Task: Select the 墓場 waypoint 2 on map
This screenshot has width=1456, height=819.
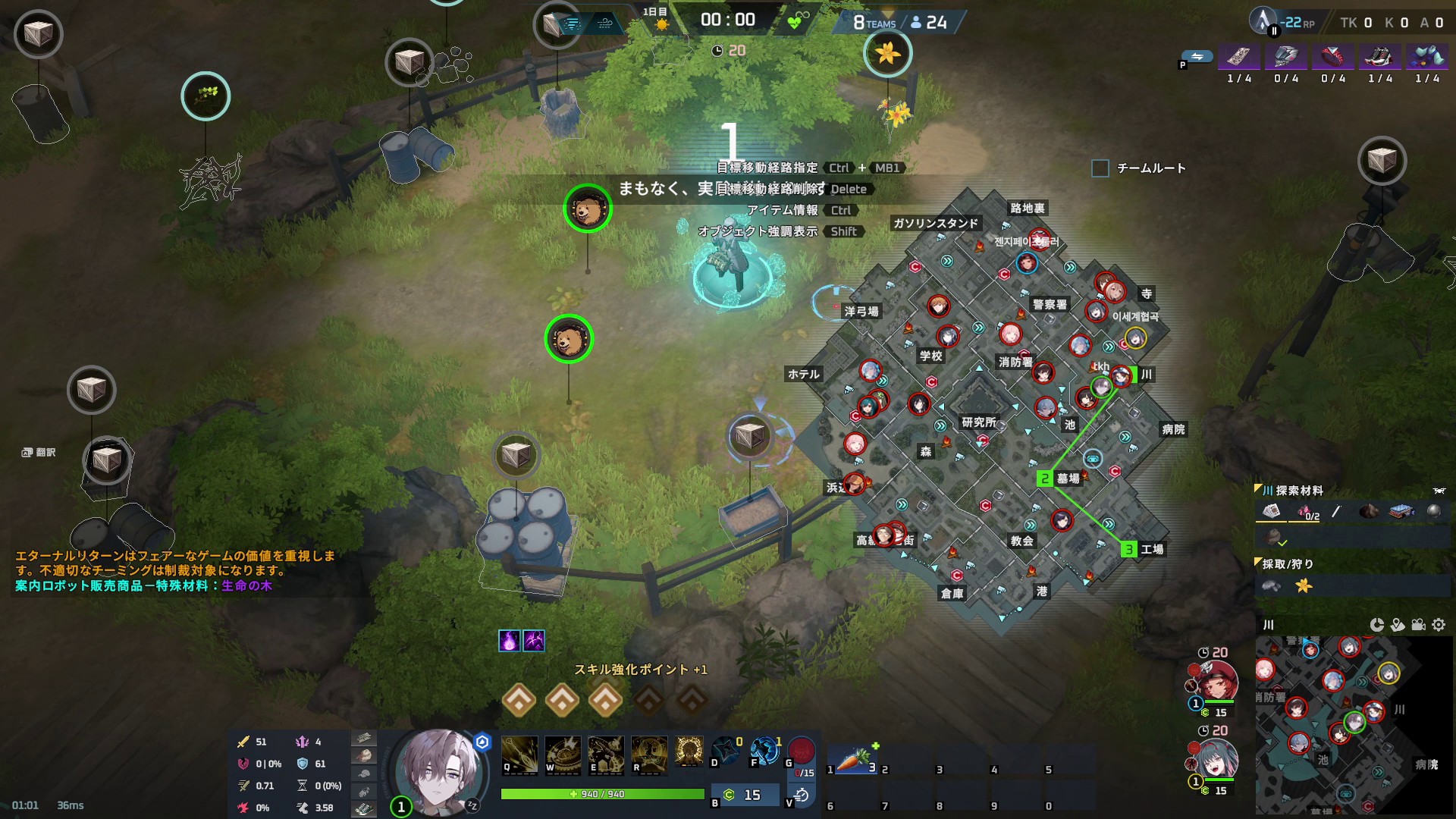Action: coord(1045,479)
